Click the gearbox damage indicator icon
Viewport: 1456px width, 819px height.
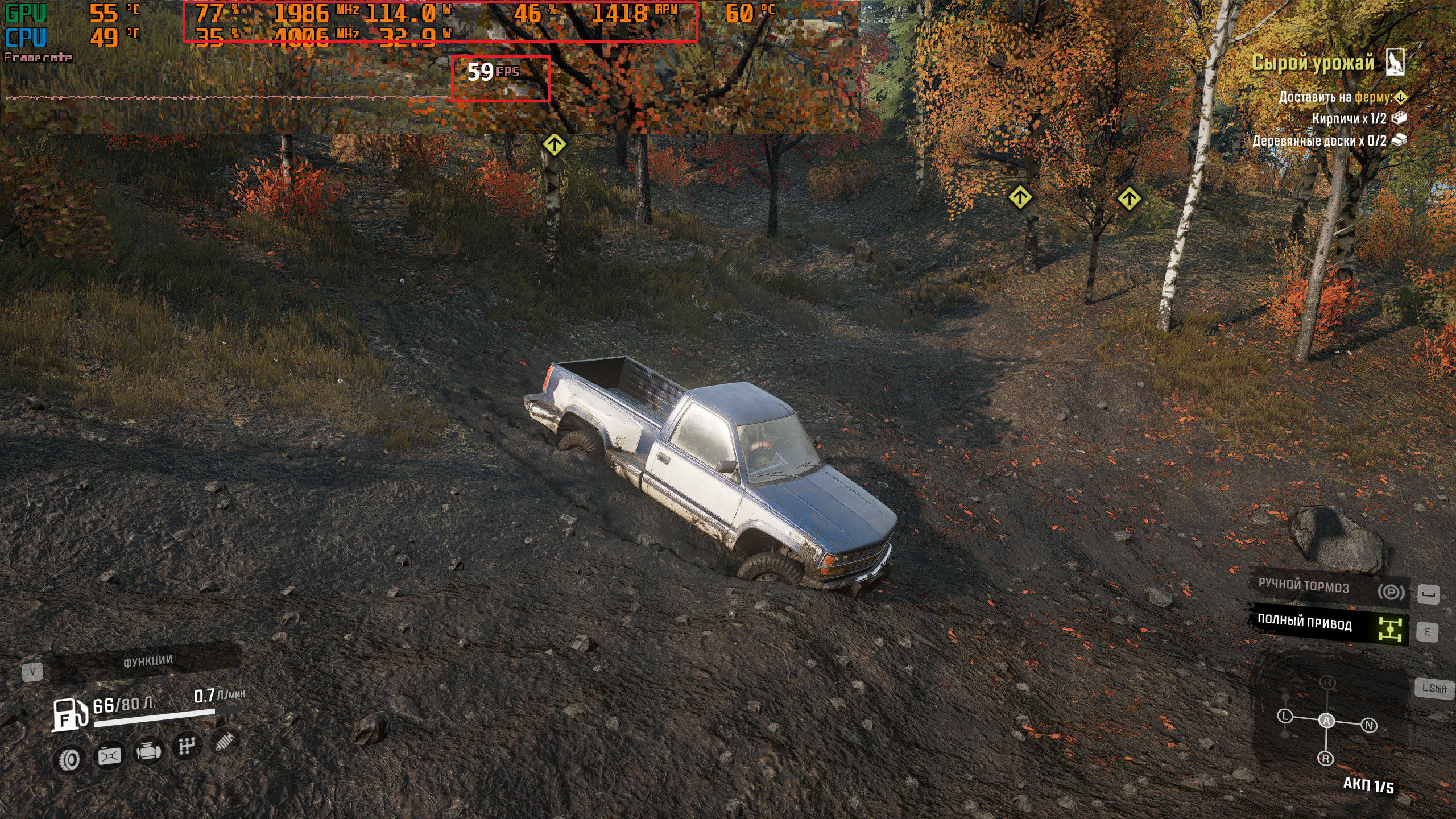pyautogui.click(x=187, y=746)
